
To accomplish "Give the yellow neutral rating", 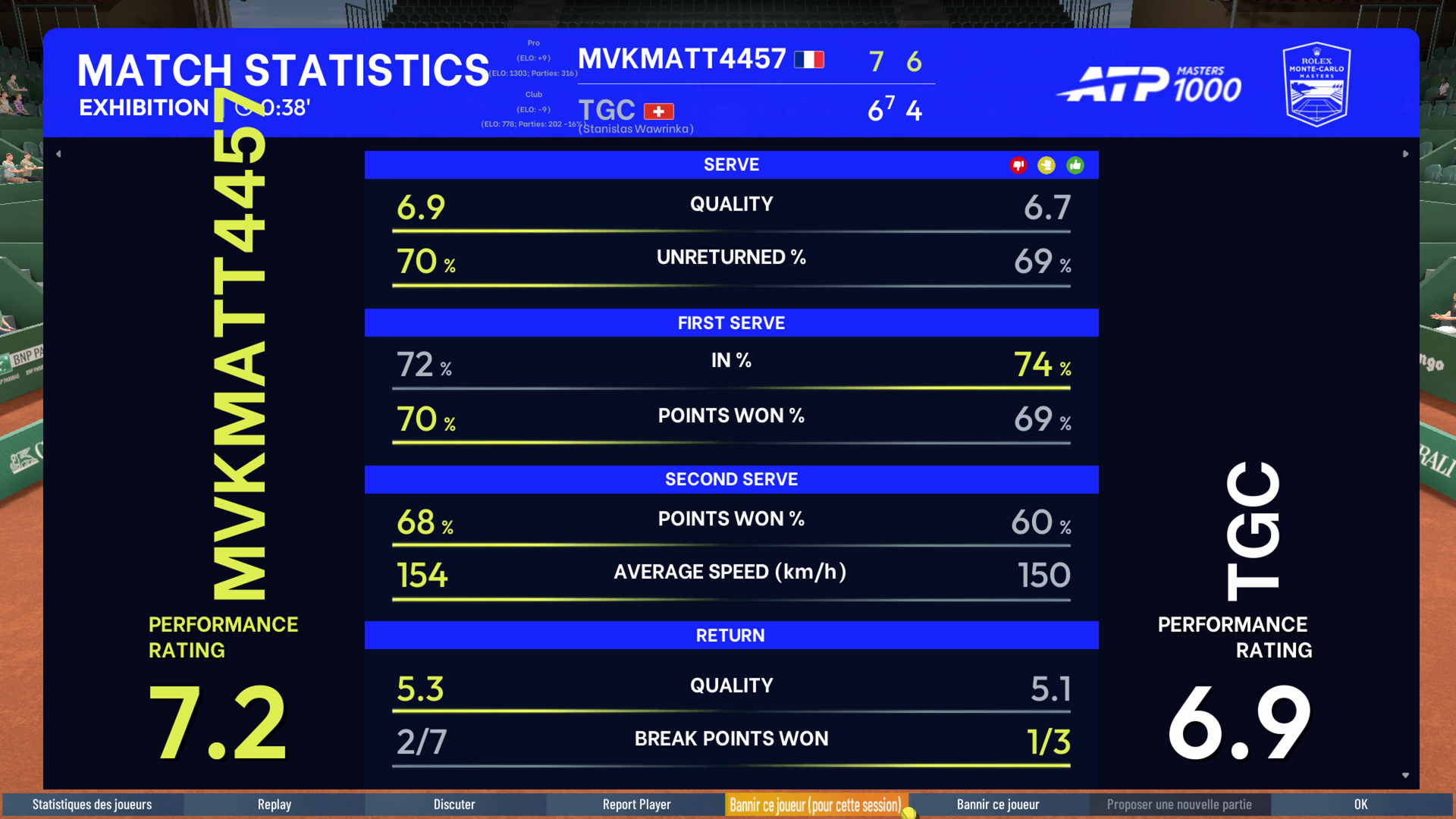I will 1046,165.
